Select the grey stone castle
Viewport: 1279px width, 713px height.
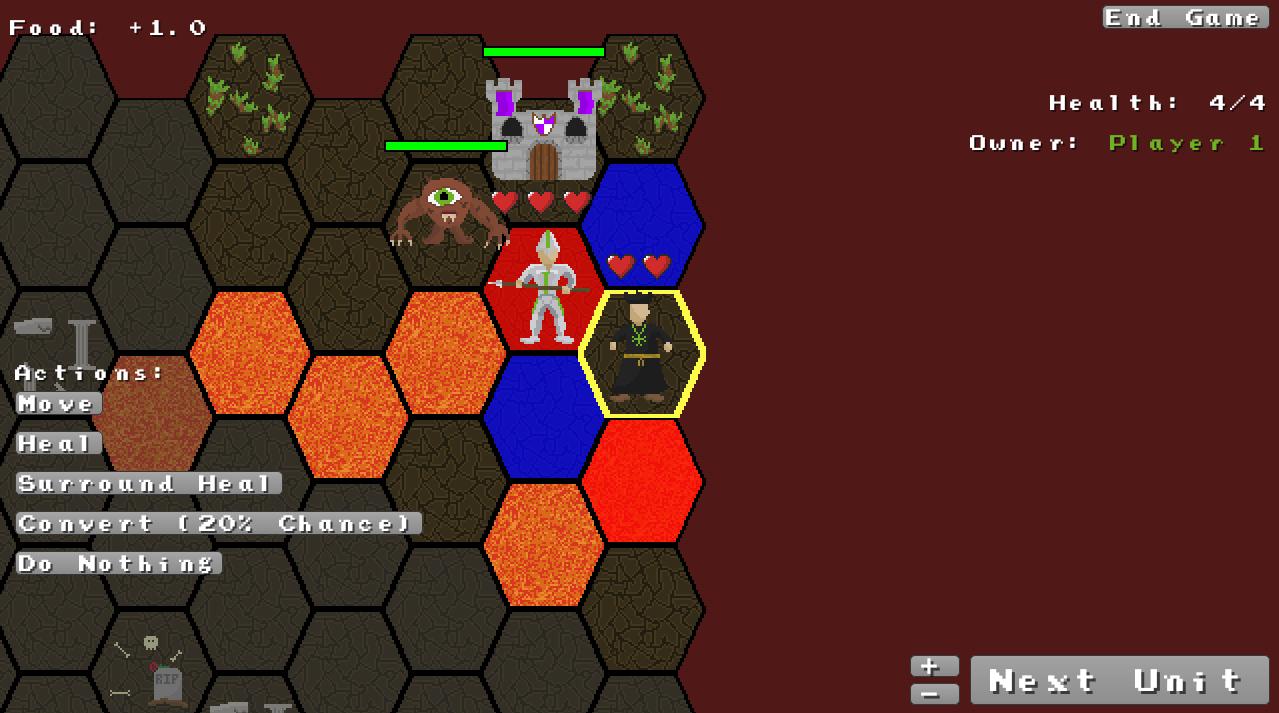pos(543,130)
